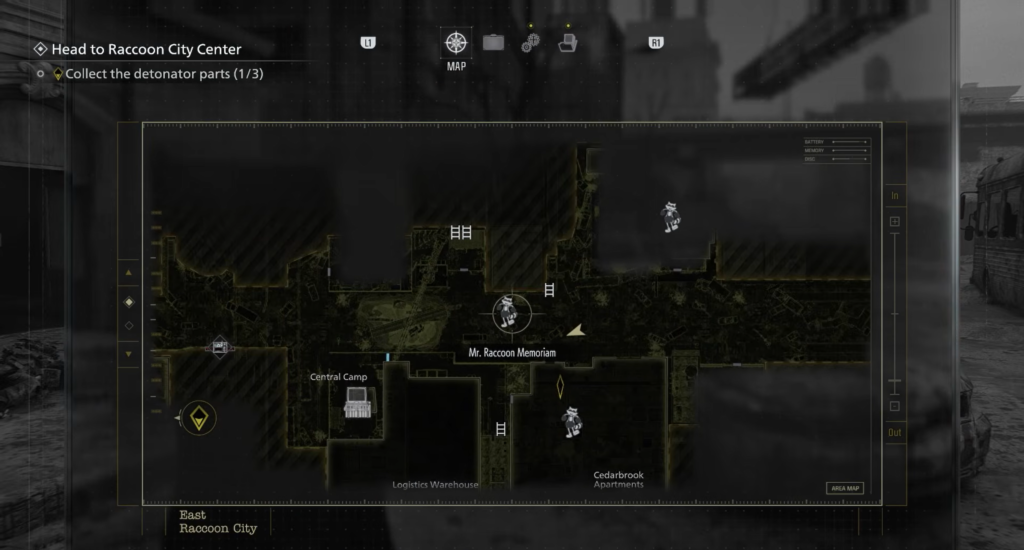Open the briefcase inventory tab

(493, 43)
